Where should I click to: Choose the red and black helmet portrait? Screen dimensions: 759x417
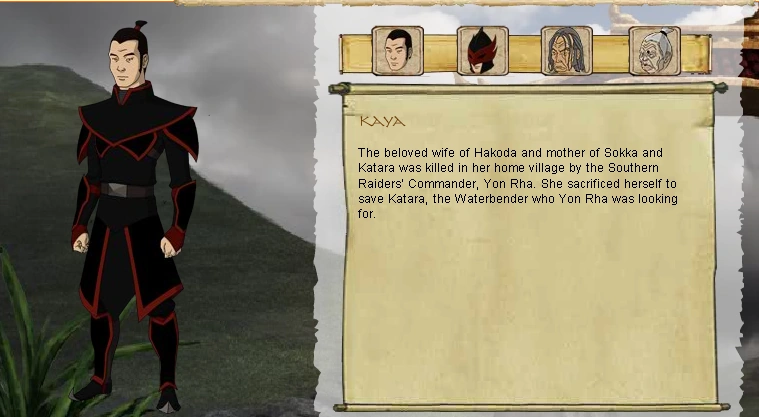(482, 51)
